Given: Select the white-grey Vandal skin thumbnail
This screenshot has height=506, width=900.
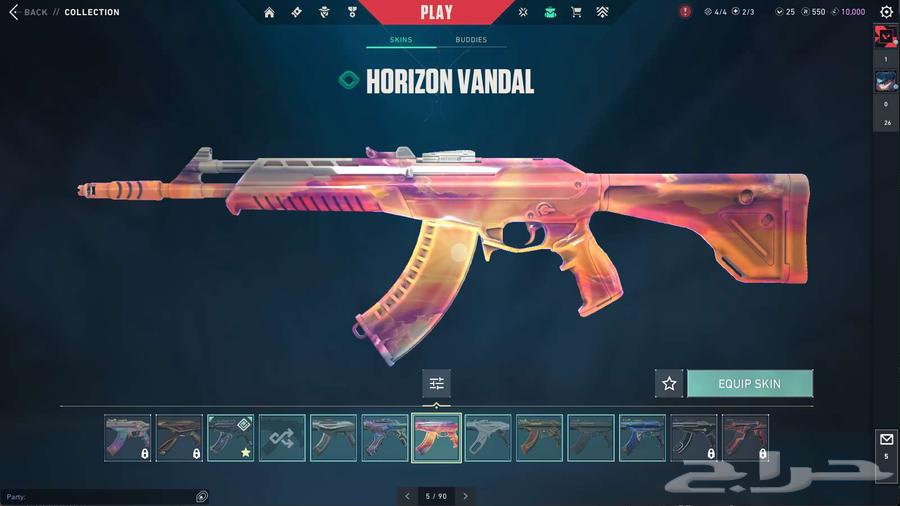Looking at the screenshot, I should click(487, 438).
